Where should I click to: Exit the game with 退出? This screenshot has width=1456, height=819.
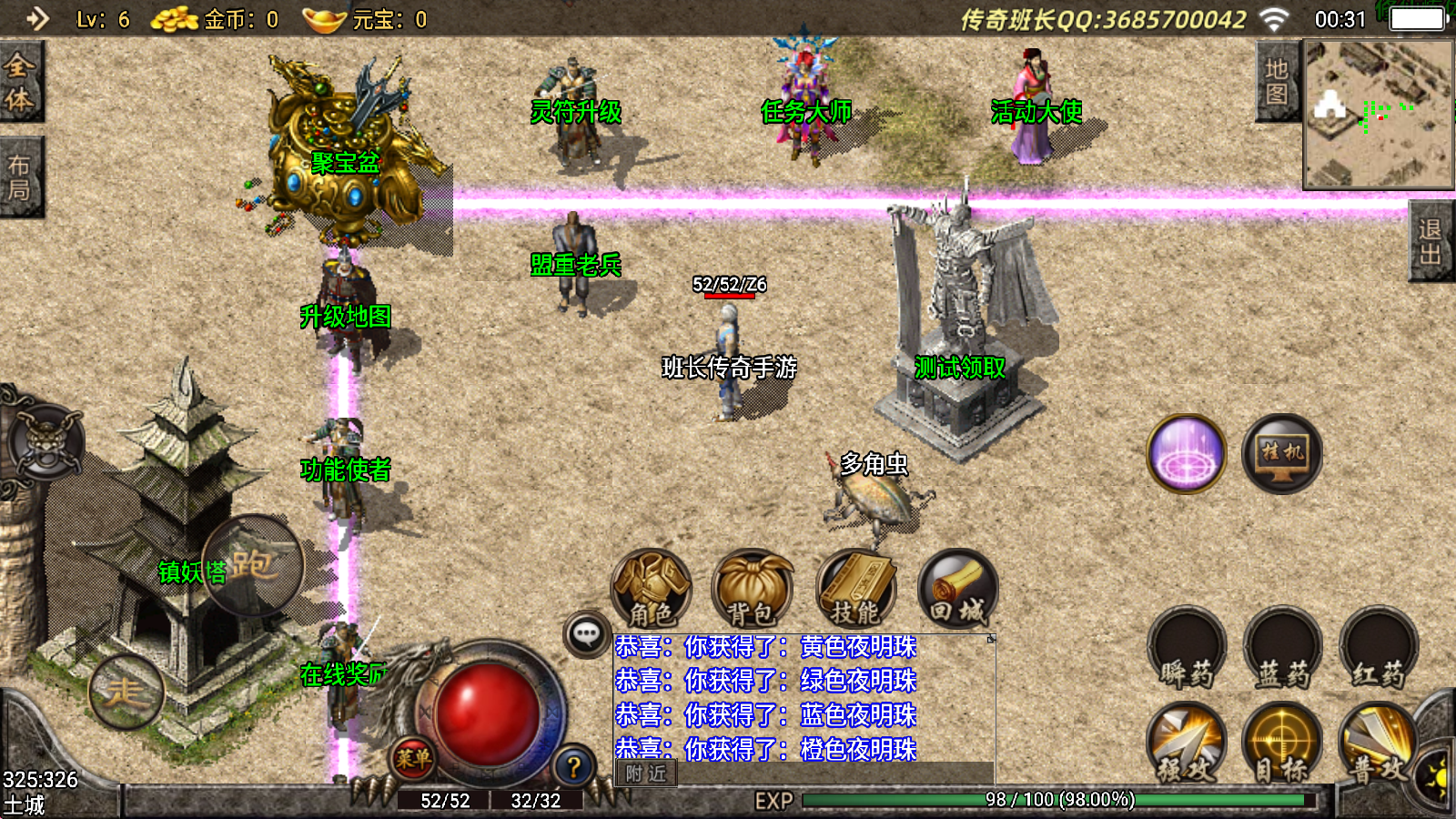click(1431, 242)
